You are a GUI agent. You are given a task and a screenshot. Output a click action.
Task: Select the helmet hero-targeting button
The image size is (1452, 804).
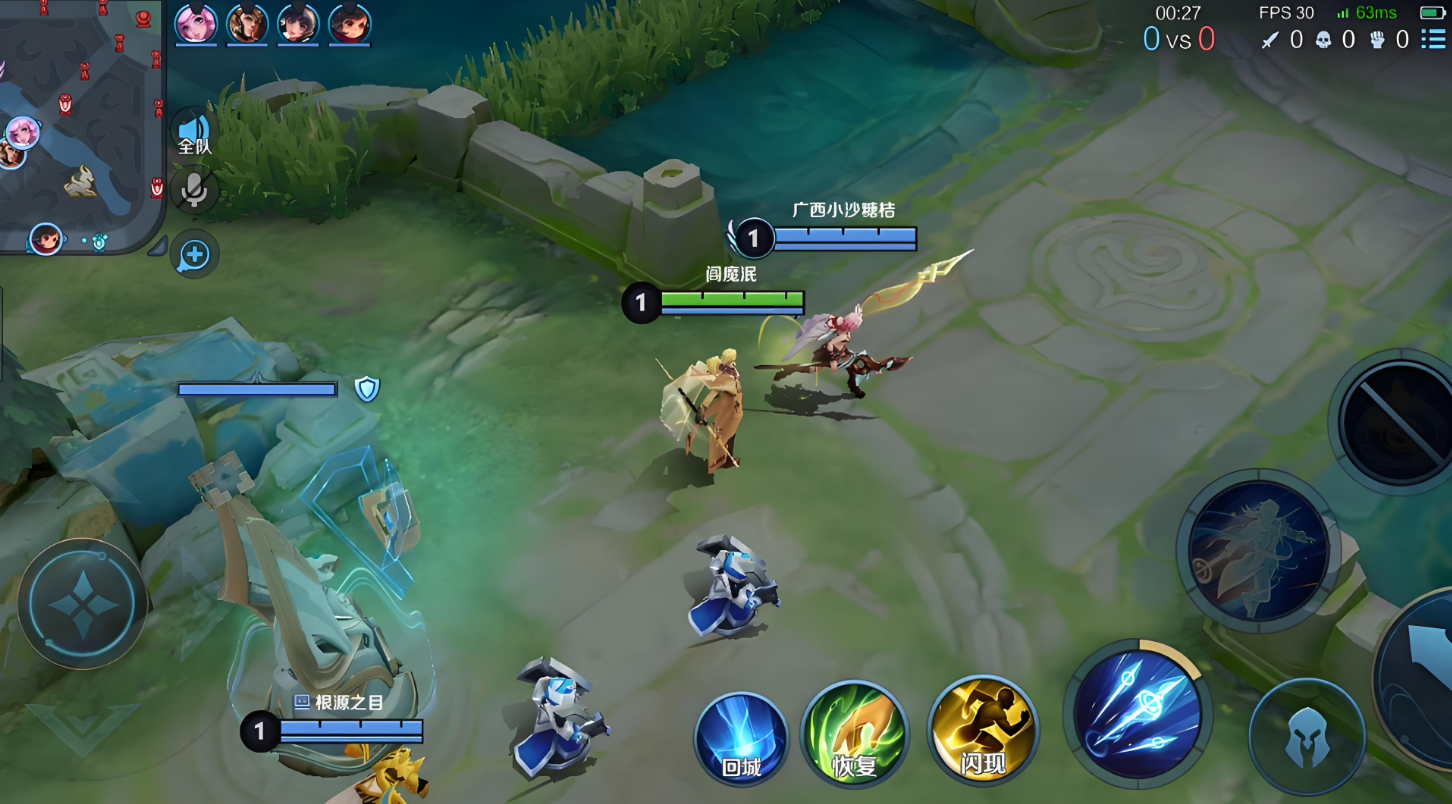click(1307, 736)
